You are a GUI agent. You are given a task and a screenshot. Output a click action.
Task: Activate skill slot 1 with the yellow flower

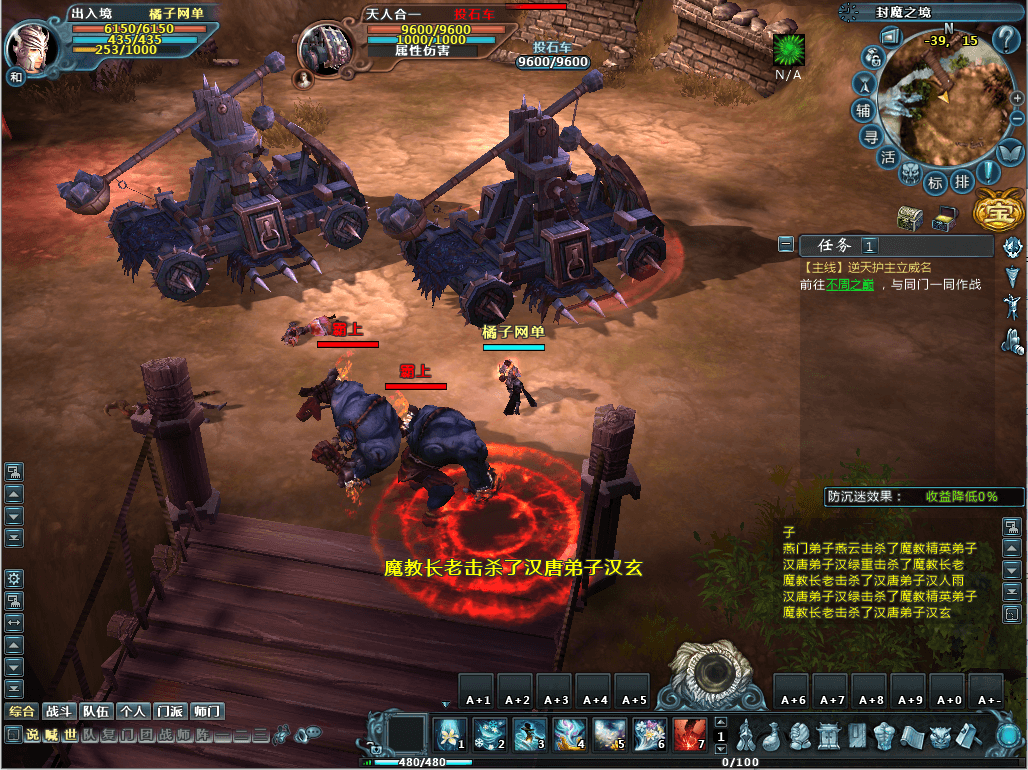click(x=451, y=735)
